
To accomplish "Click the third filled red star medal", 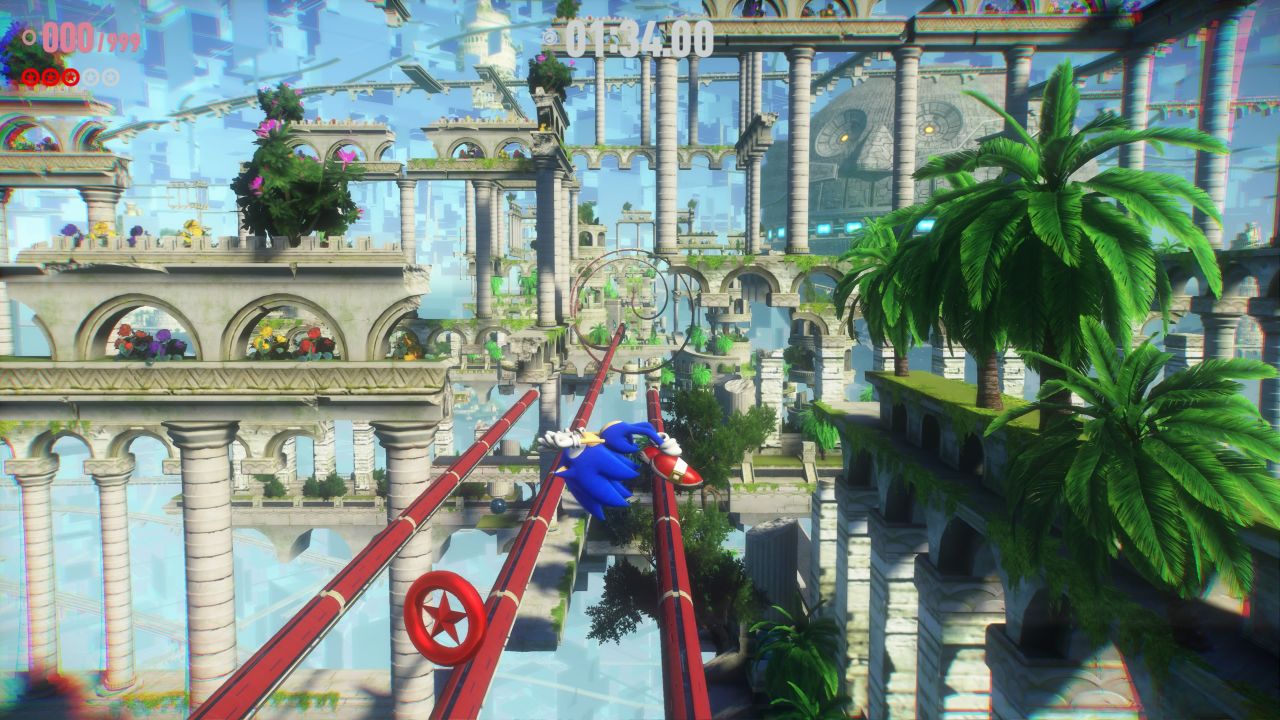I will click(x=71, y=77).
